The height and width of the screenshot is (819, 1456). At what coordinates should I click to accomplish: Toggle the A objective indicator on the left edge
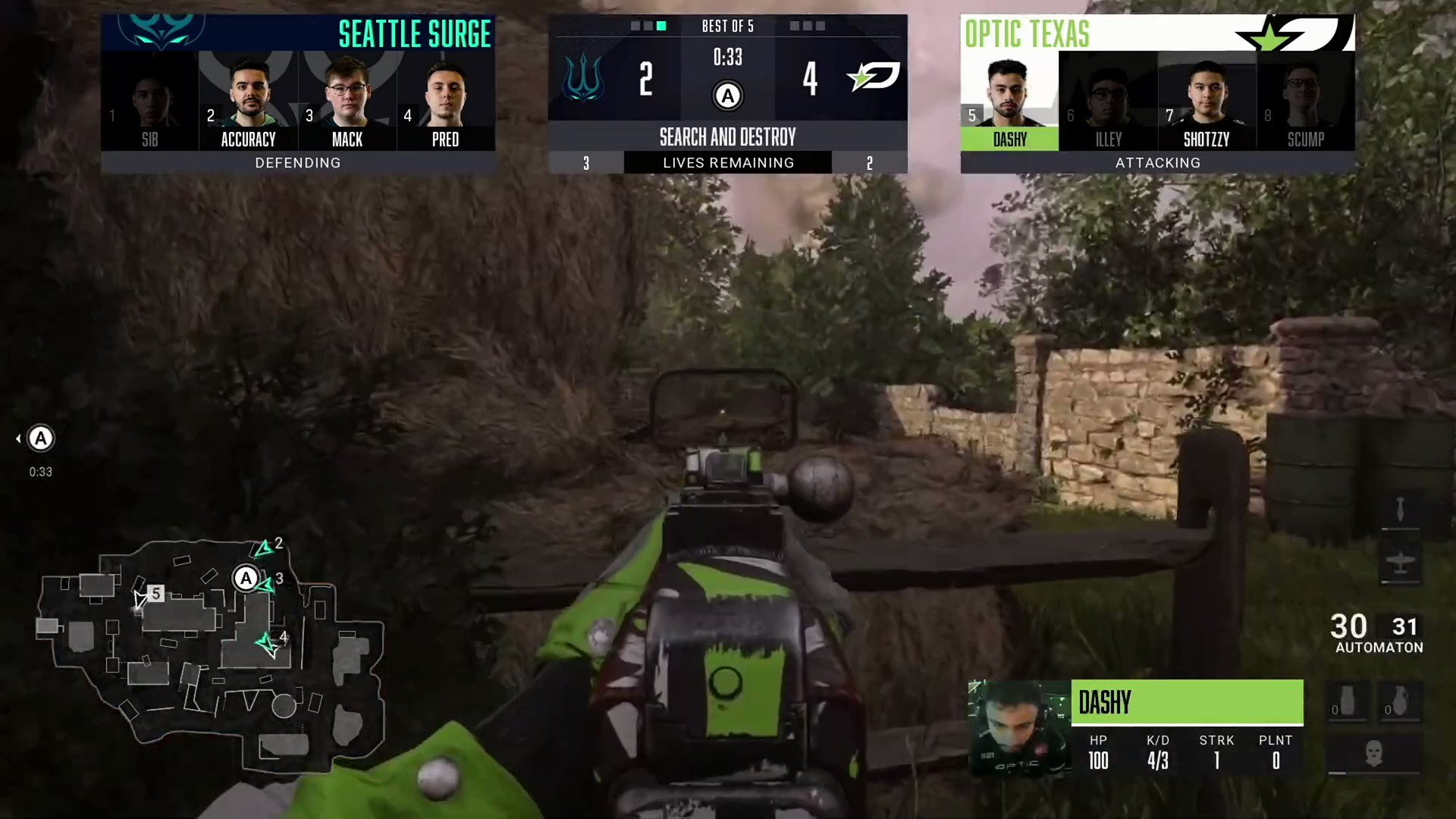tap(39, 438)
